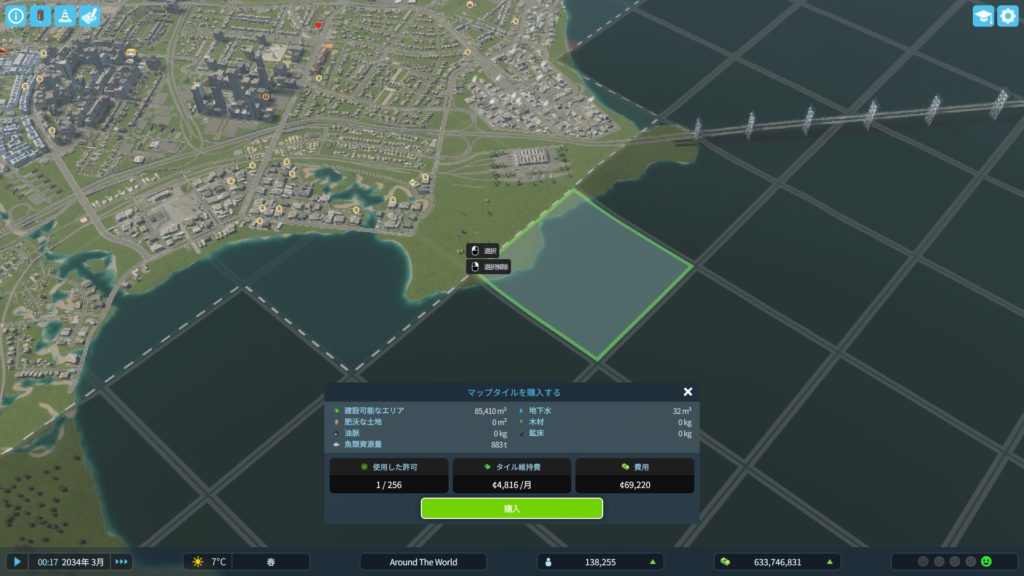1024x576 pixels.
Task: Change game speed using triple arrow button
Action: pos(121,562)
